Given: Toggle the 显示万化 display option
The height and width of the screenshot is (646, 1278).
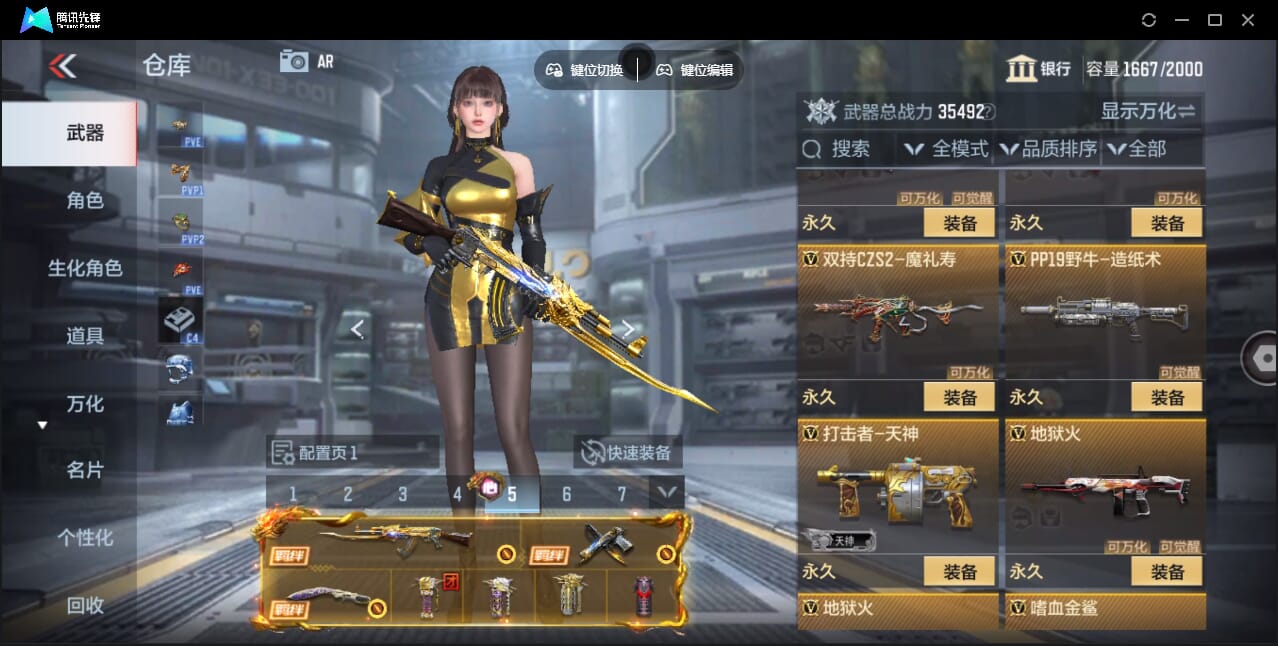Looking at the screenshot, I should pyautogui.click(x=1148, y=111).
